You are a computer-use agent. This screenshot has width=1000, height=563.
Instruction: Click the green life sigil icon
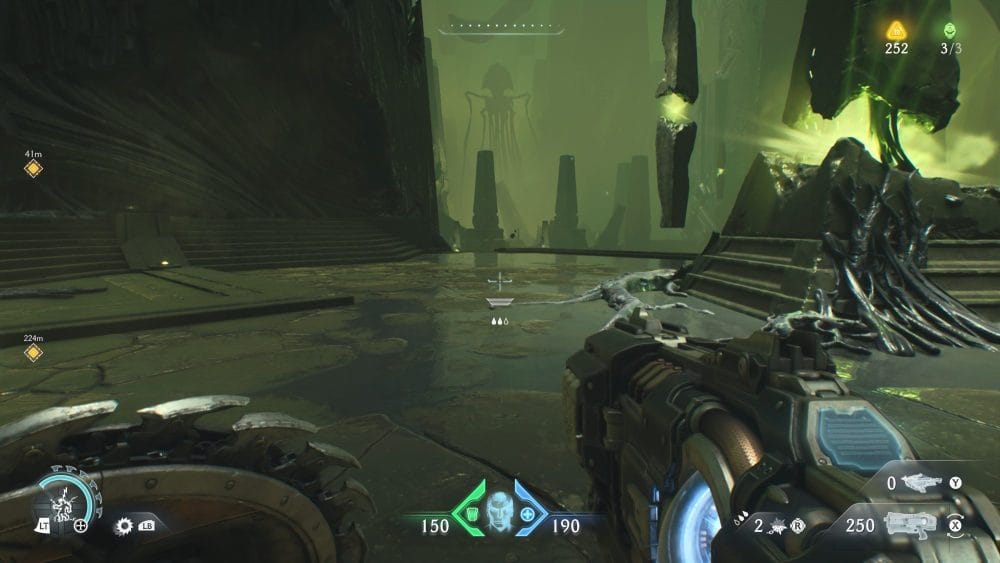click(949, 30)
